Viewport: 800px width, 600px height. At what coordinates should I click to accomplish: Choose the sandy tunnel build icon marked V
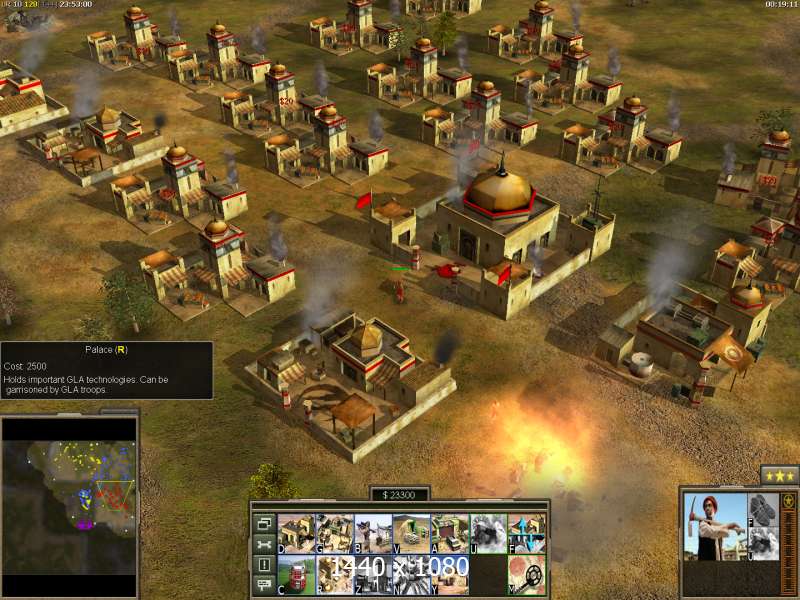pyautogui.click(x=411, y=533)
